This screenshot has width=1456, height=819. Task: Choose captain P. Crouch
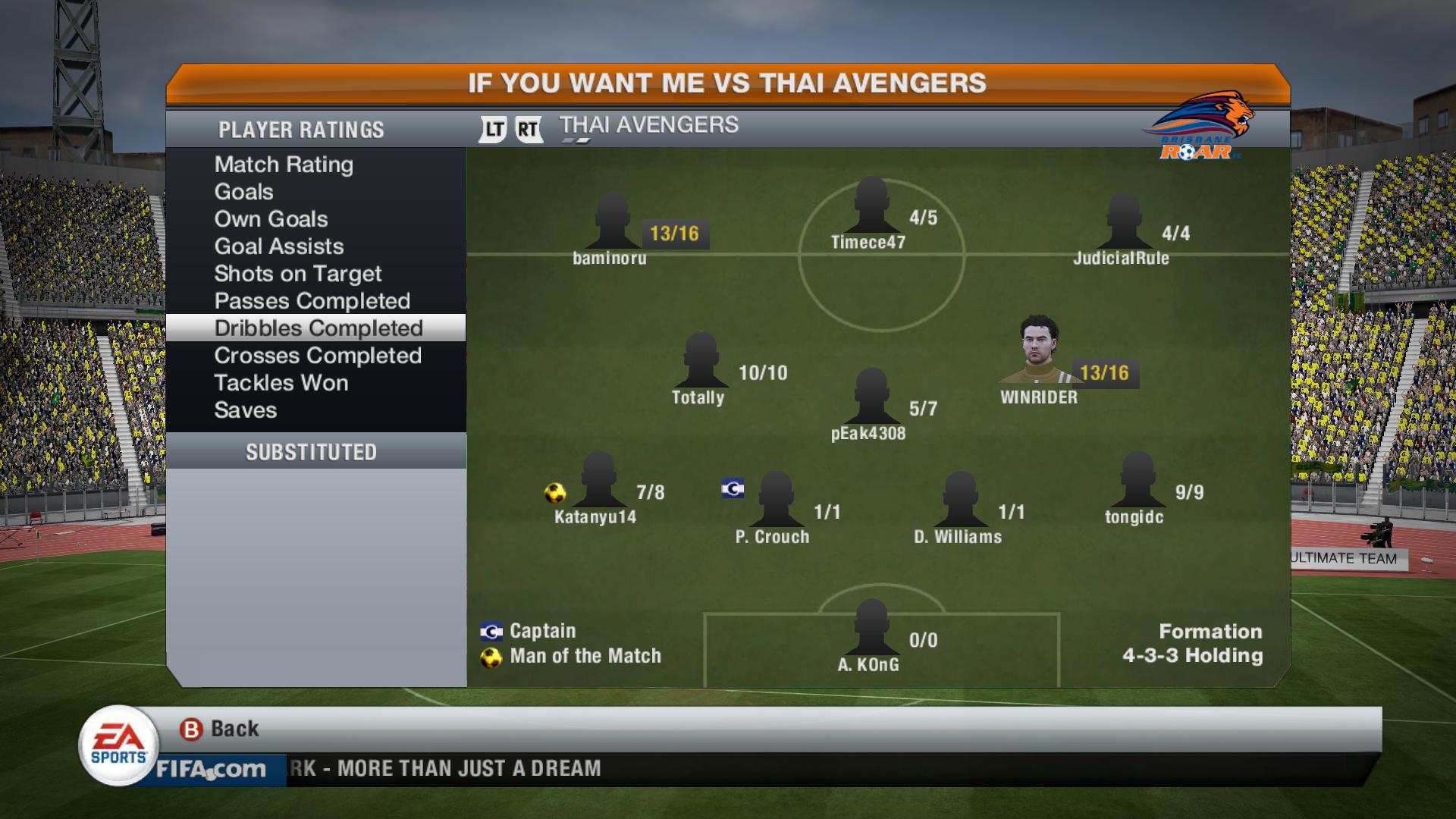[x=776, y=502]
